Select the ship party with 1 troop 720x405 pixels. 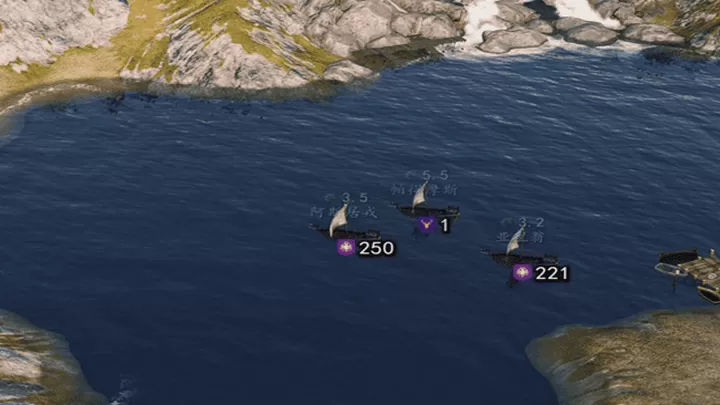tap(427, 208)
